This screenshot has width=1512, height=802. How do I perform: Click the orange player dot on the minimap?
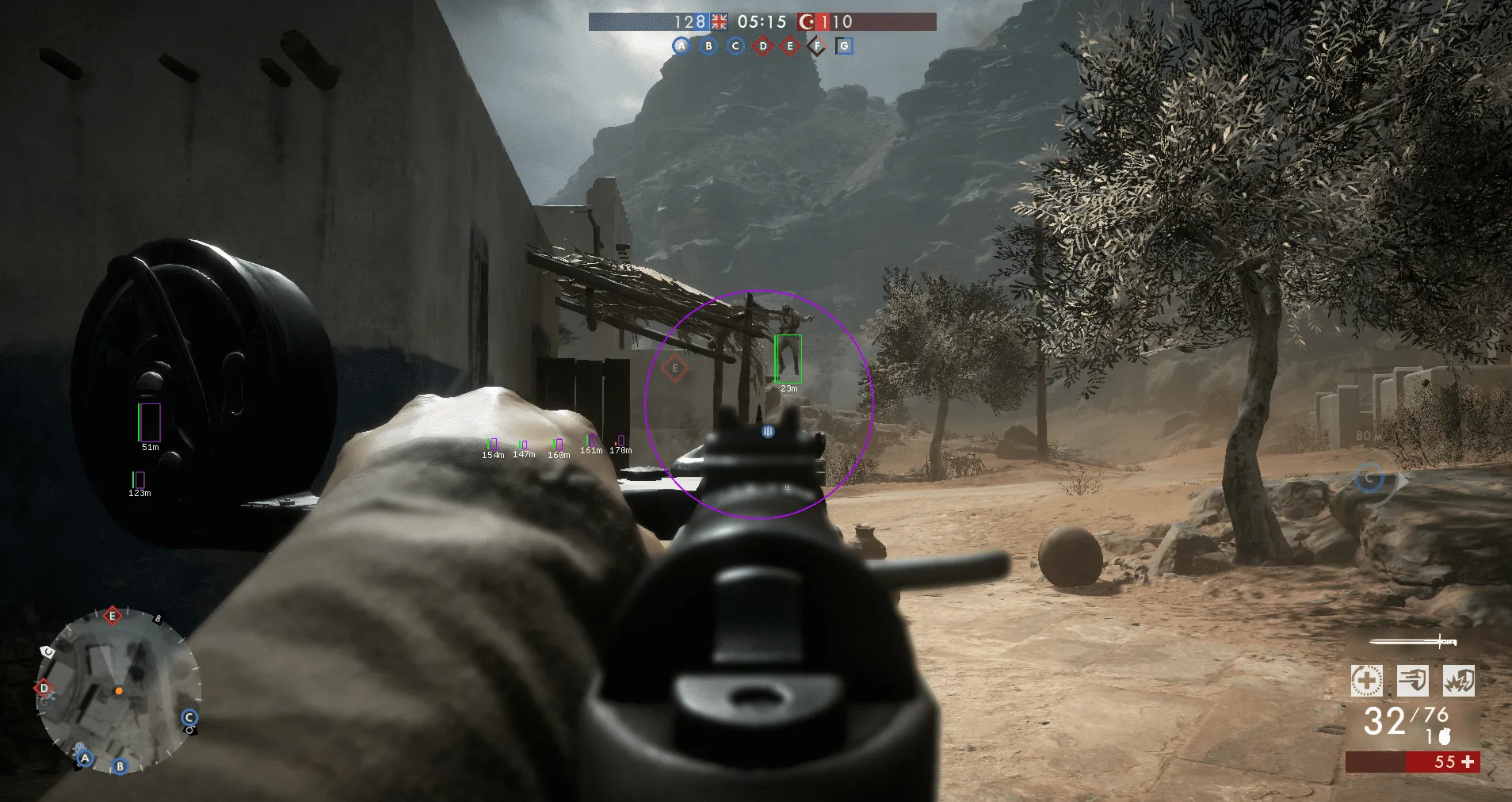click(120, 690)
